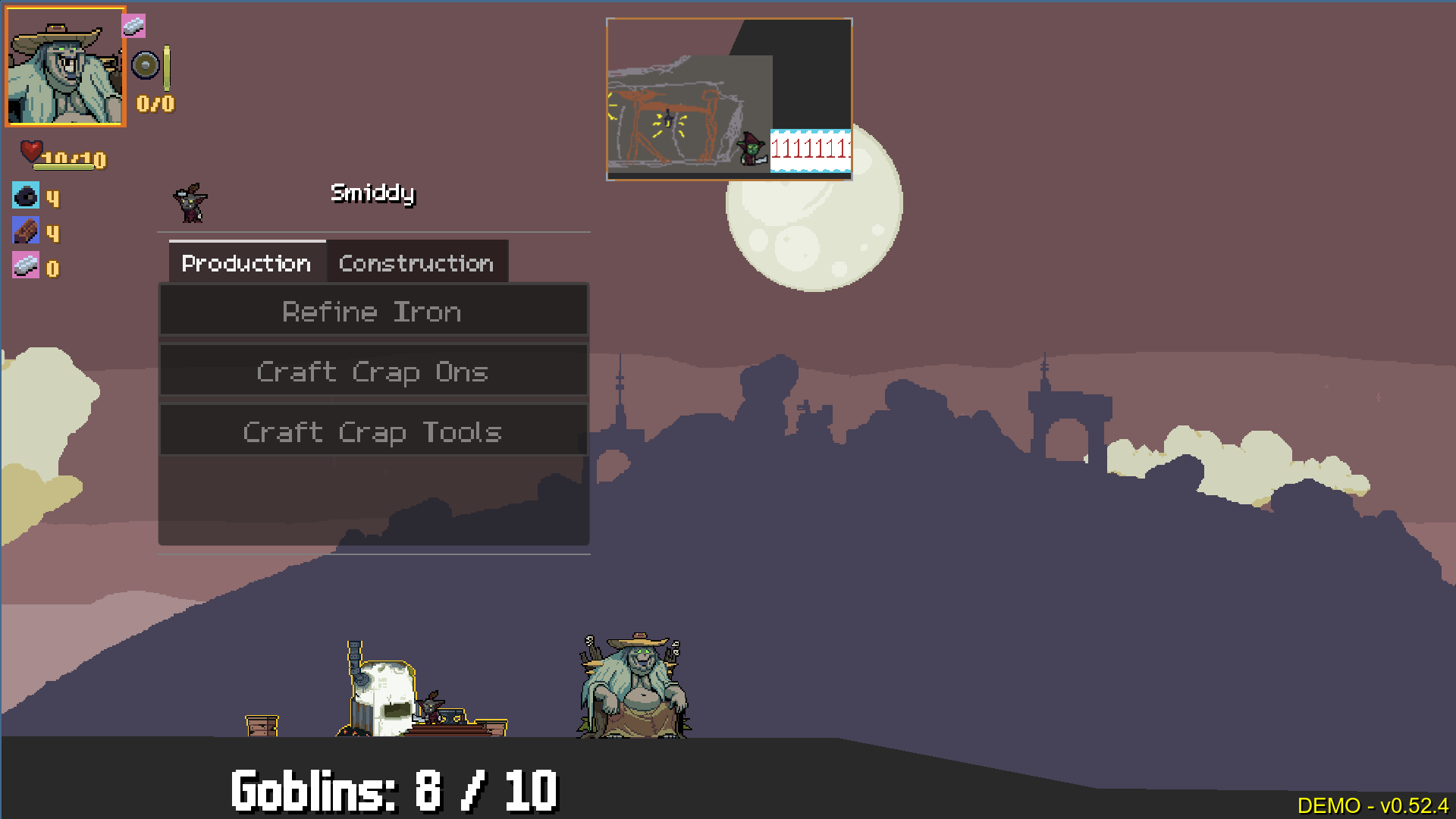Switch to the Production tab
Viewport: 1456px width, 819px height.
click(x=245, y=262)
